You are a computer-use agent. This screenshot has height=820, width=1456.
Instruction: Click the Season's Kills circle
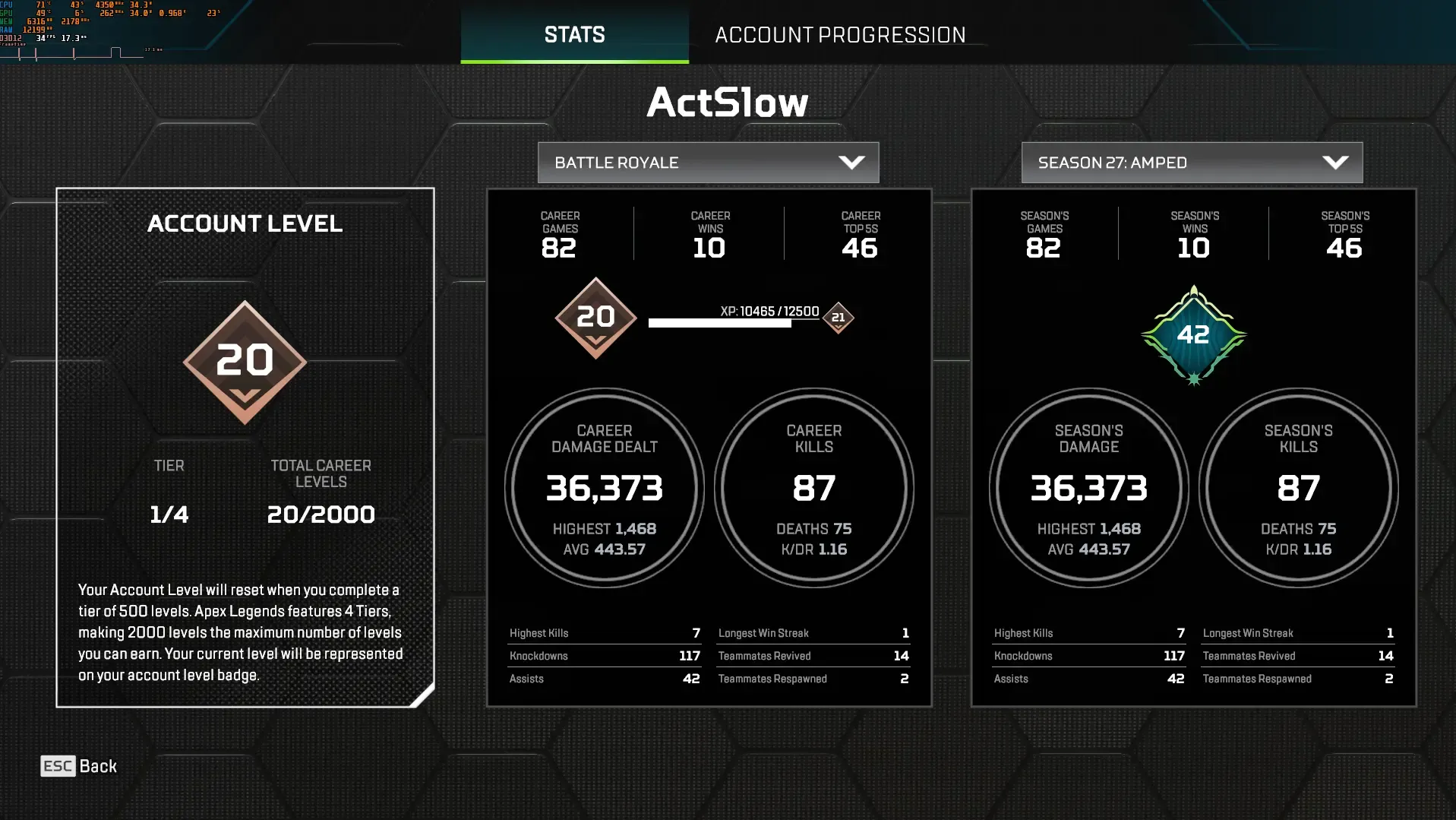point(1298,489)
